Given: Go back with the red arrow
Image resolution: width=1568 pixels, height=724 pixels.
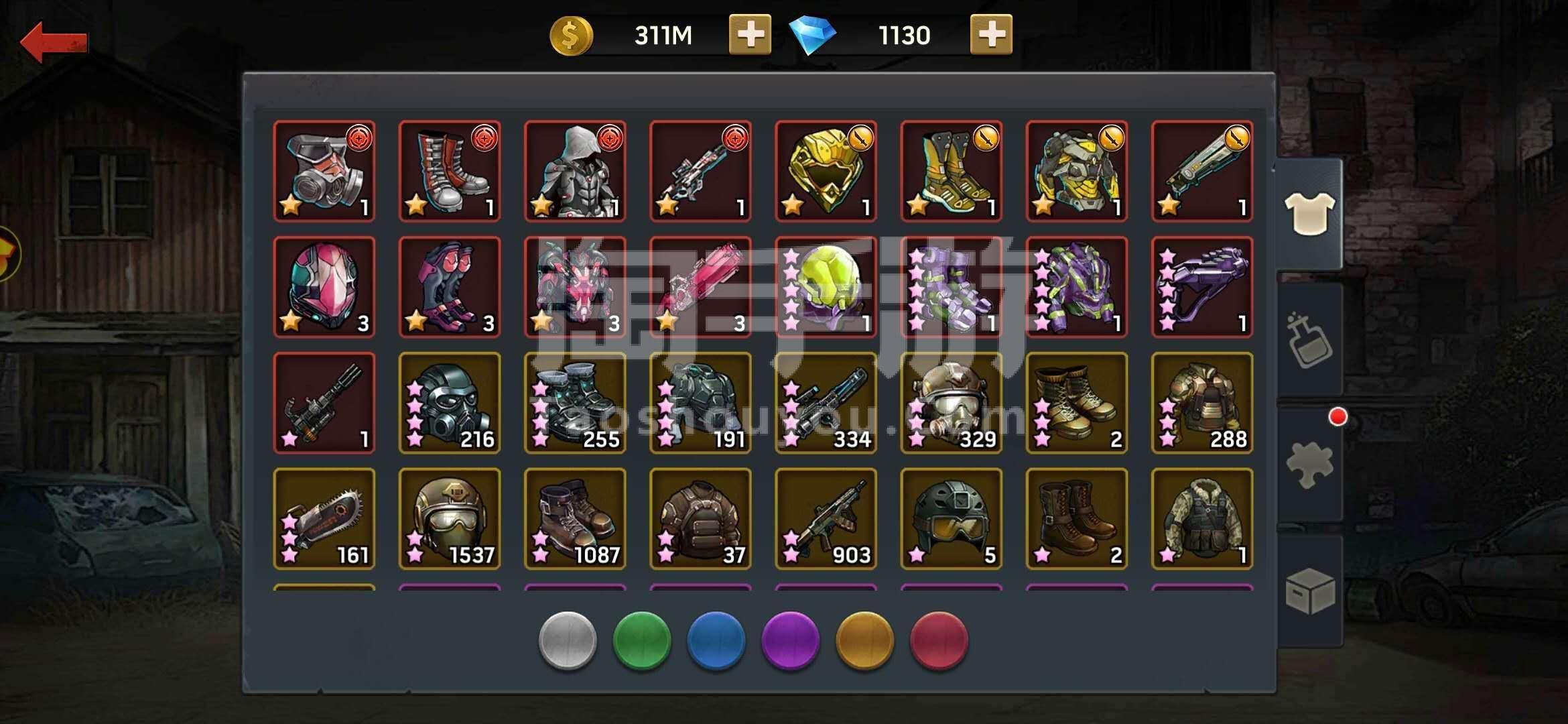Looking at the screenshot, I should tap(54, 42).
